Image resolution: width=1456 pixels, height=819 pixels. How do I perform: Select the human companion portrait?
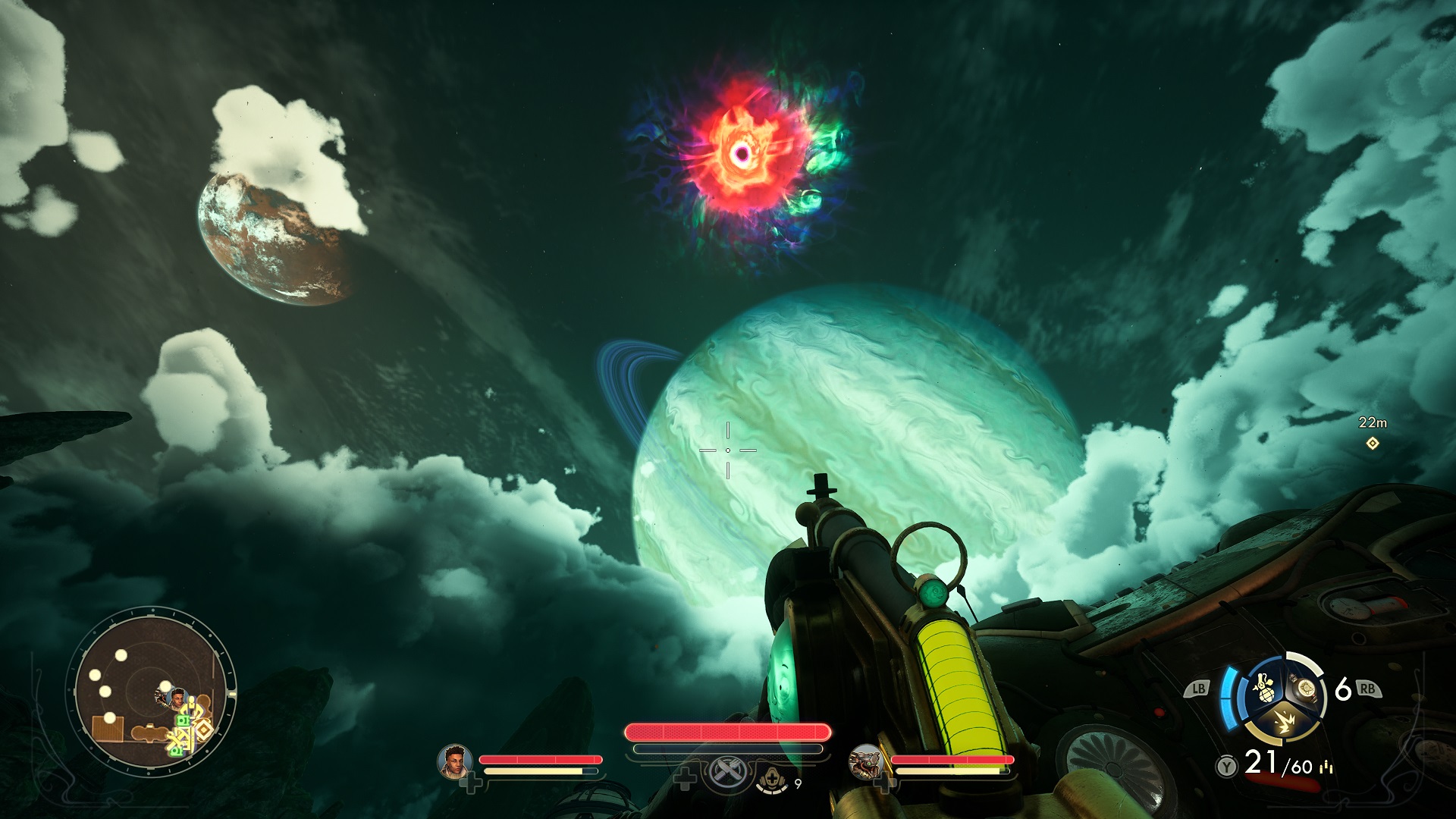point(454,761)
